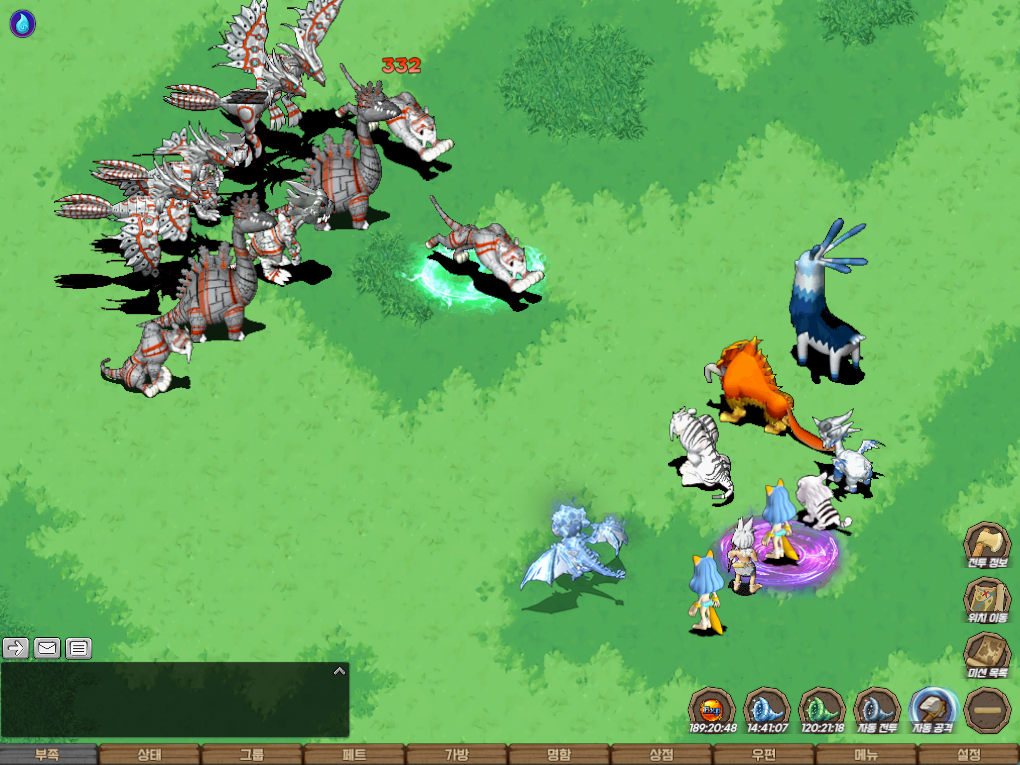Expand the chat box with the up arrow
The width and height of the screenshot is (1020, 765).
click(339, 671)
